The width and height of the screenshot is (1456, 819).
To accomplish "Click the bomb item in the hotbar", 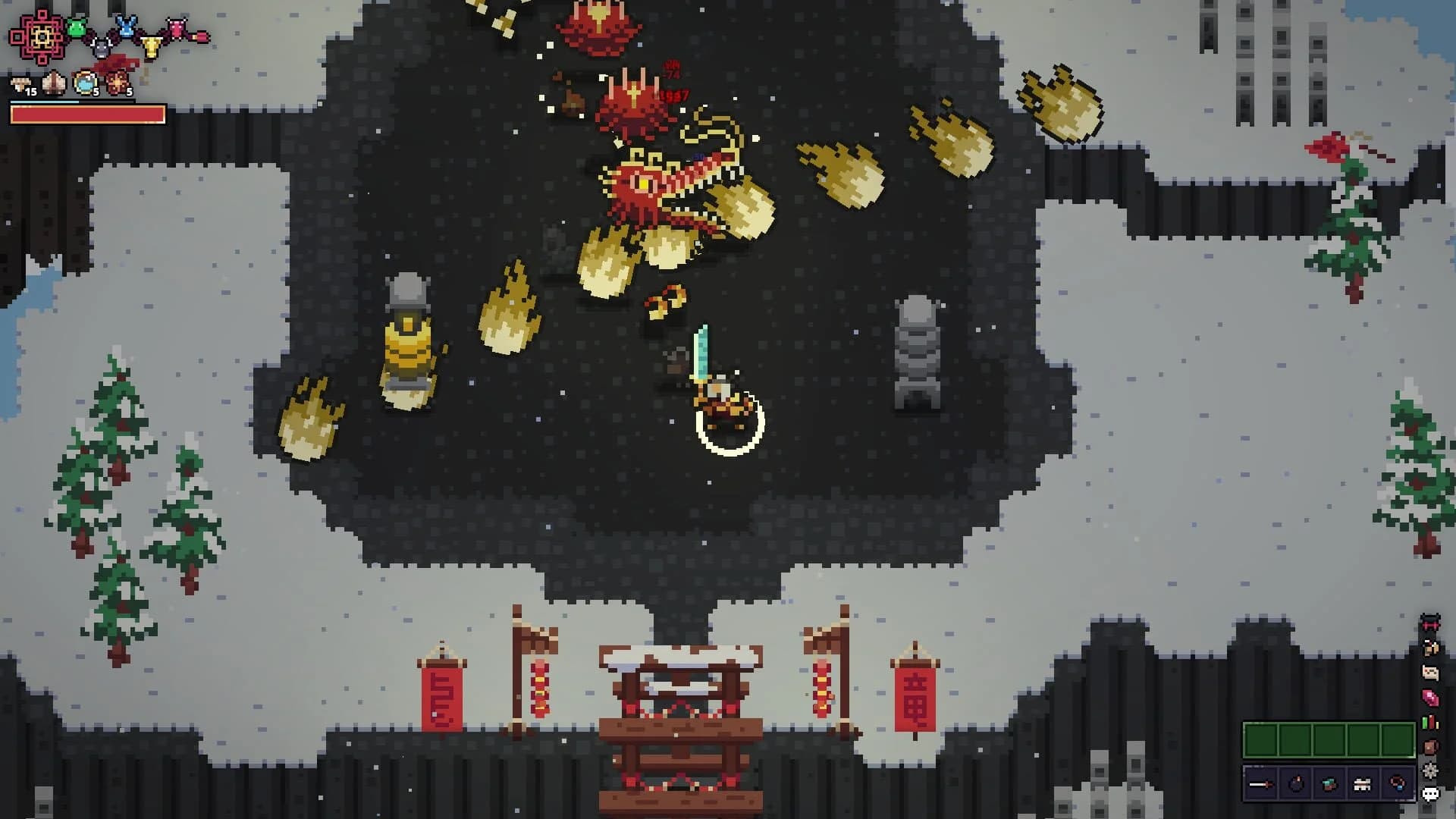I will (x=1296, y=783).
